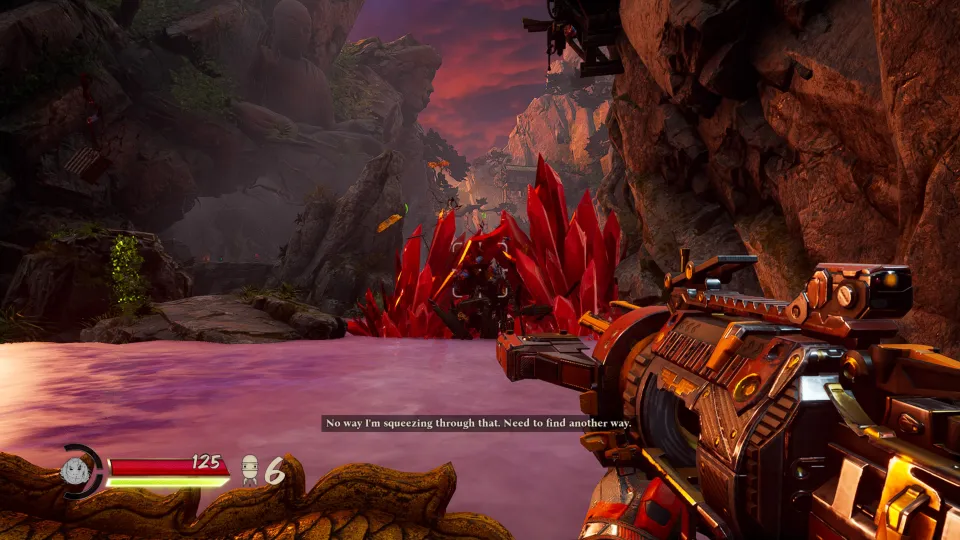
Task: Select the small white figure icon
Action: [x=249, y=470]
